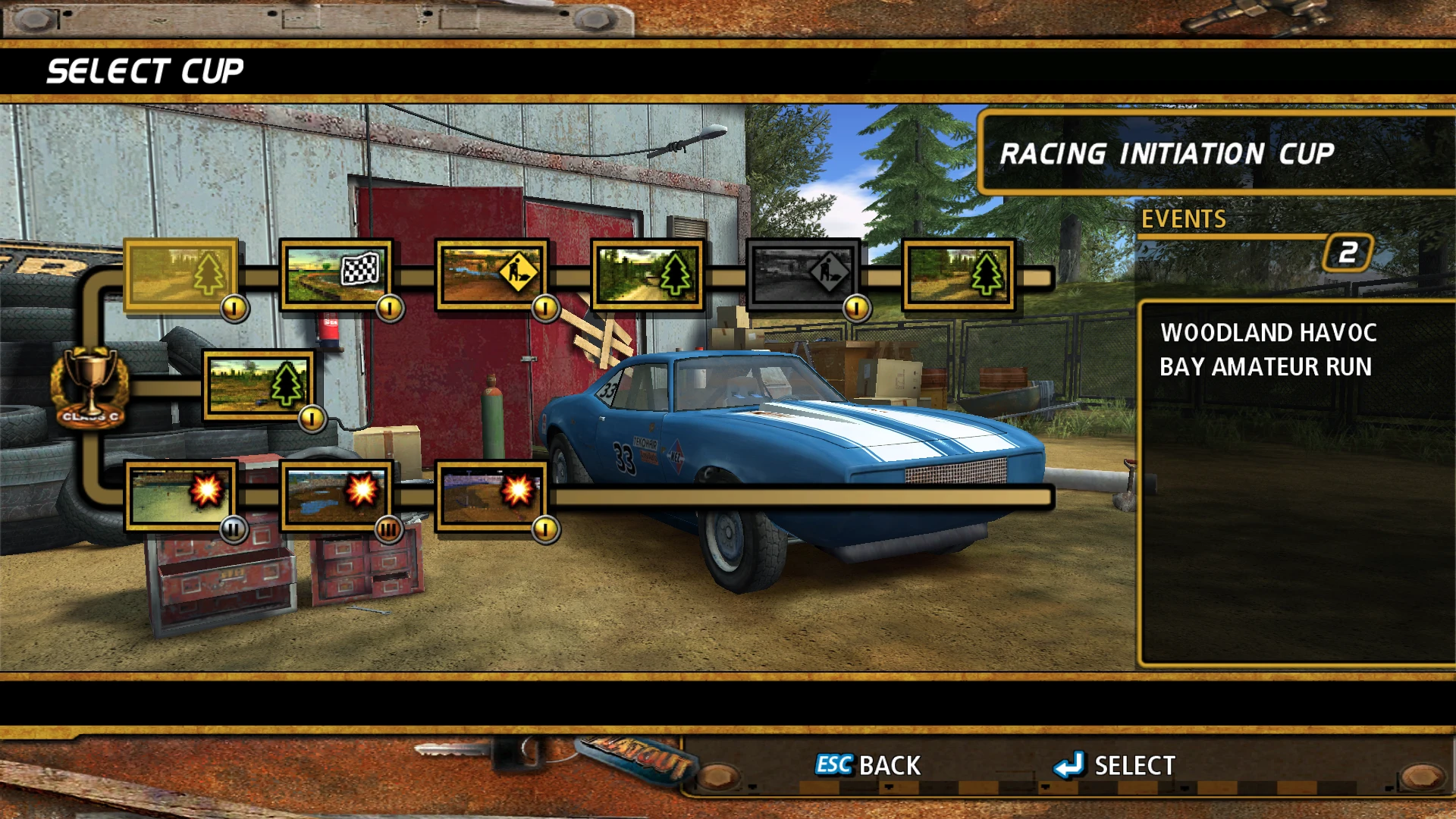The image size is (1456, 819).
Task: Go back using the Back button
Action: [868, 765]
